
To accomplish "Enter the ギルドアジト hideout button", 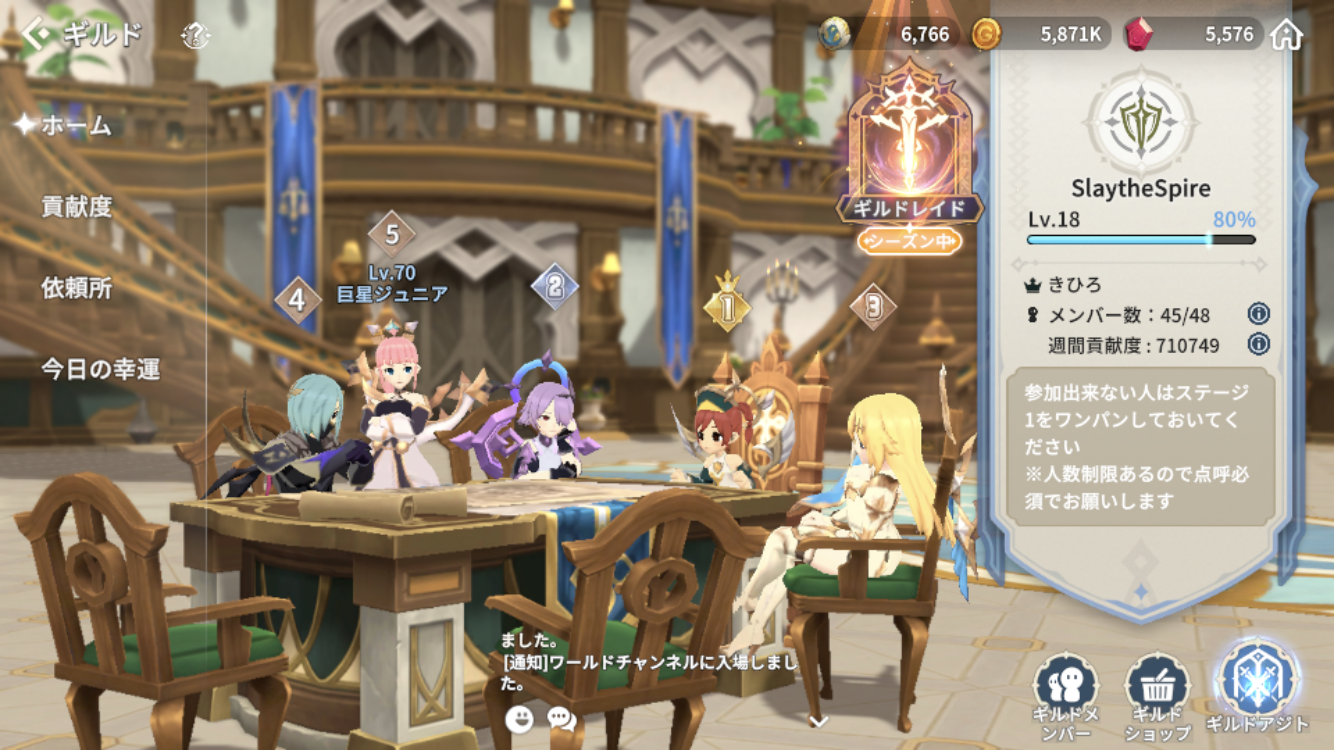I will [1257, 686].
